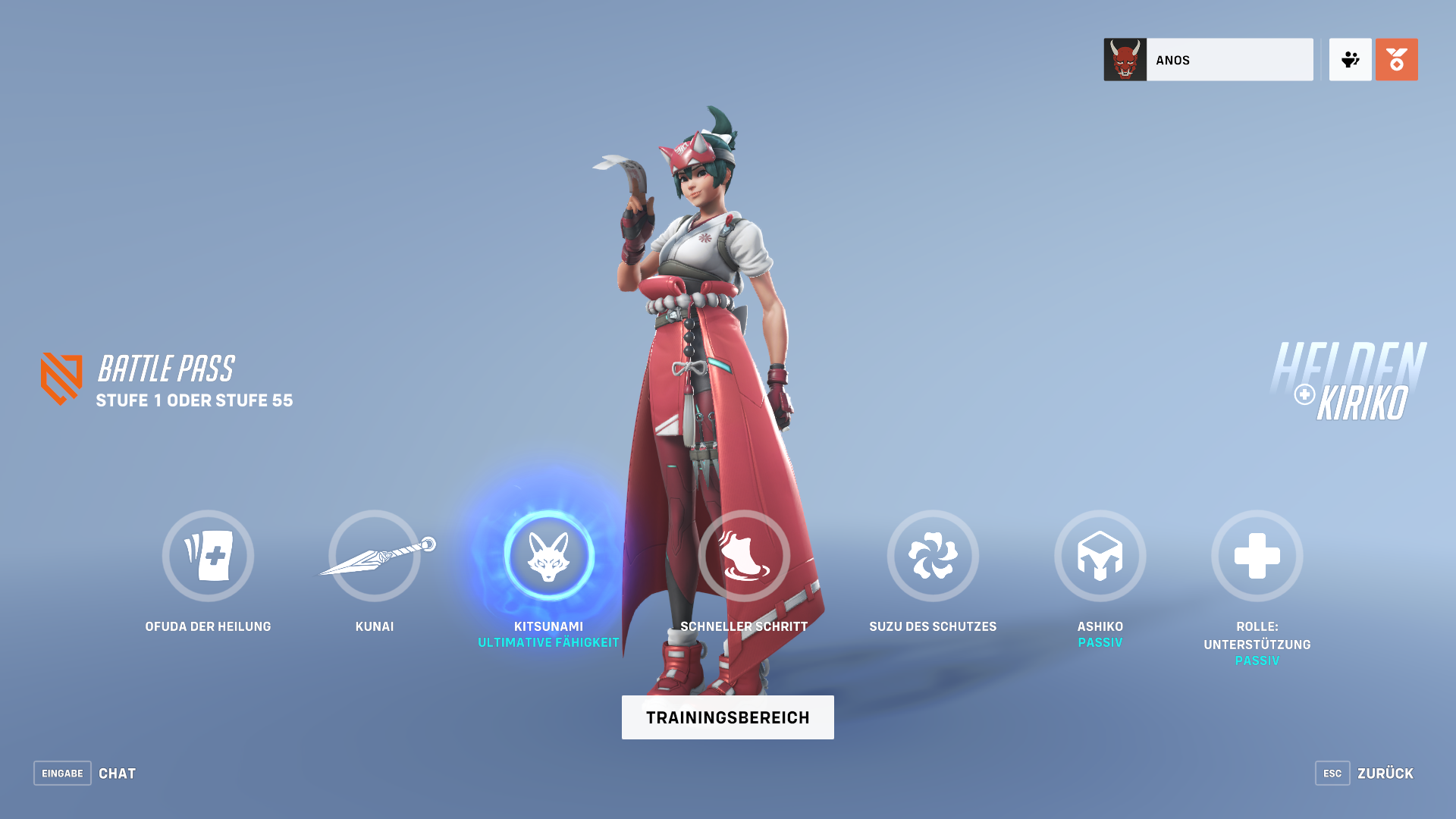1456x819 pixels.
Task: View the Kunai ability icon
Action: point(375,556)
